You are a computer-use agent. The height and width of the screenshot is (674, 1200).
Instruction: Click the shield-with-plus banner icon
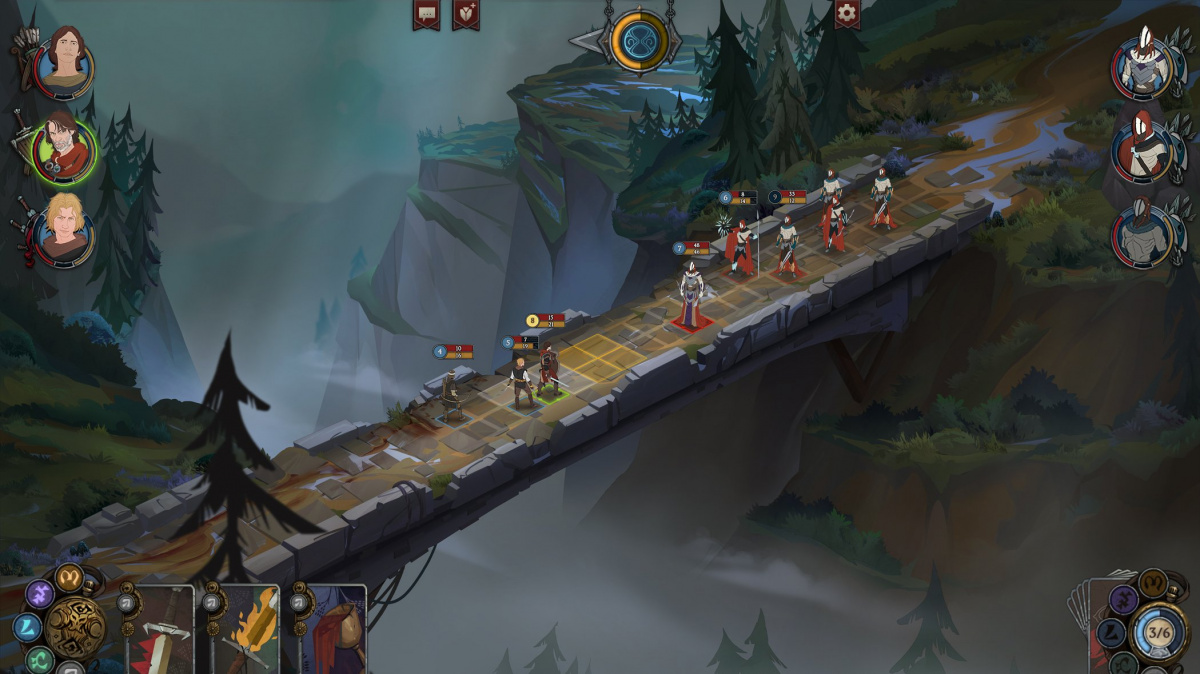465,14
